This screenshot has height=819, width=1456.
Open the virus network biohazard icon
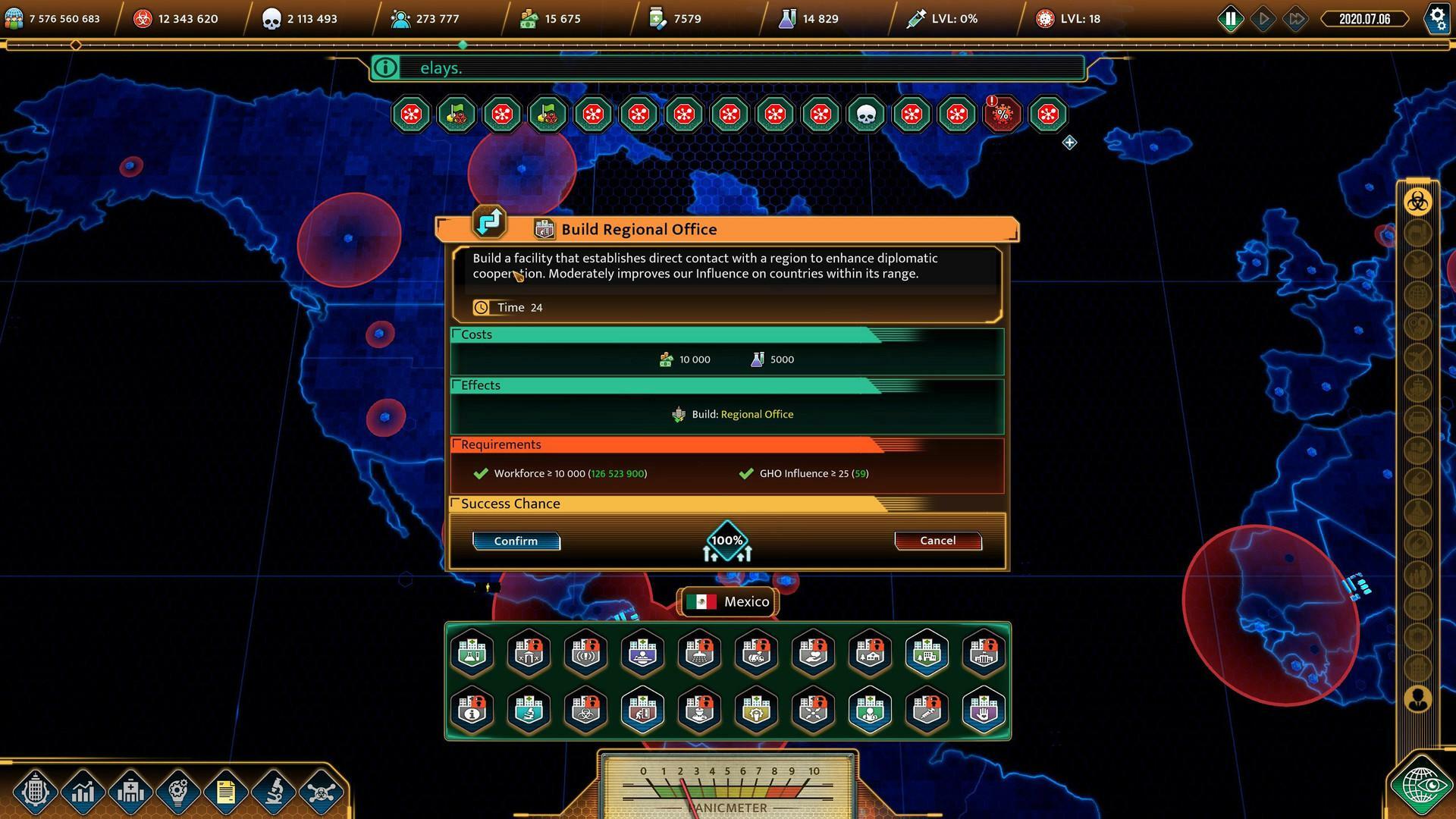318,792
